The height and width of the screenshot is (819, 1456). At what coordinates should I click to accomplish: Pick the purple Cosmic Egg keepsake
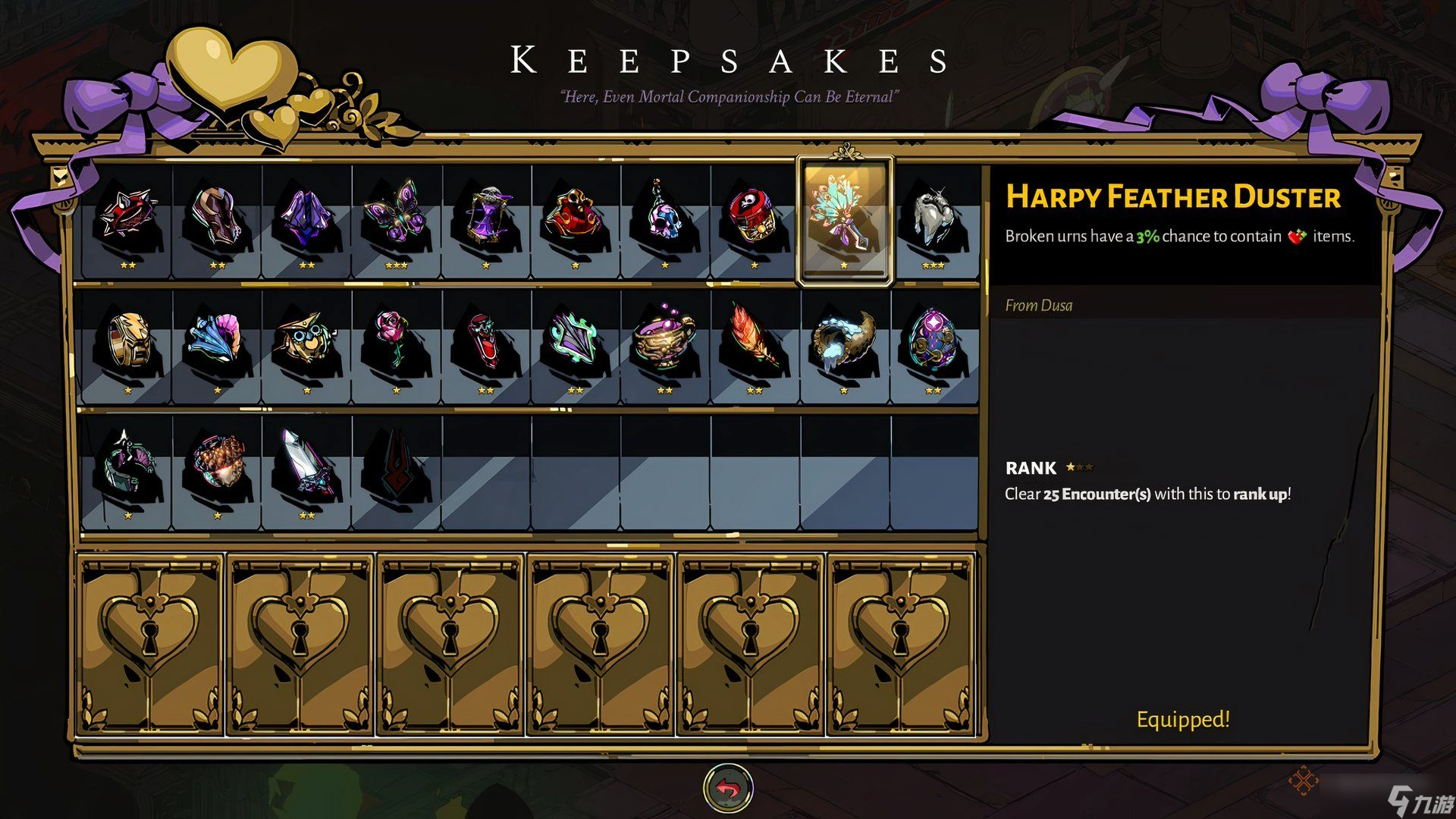point(934,343)
